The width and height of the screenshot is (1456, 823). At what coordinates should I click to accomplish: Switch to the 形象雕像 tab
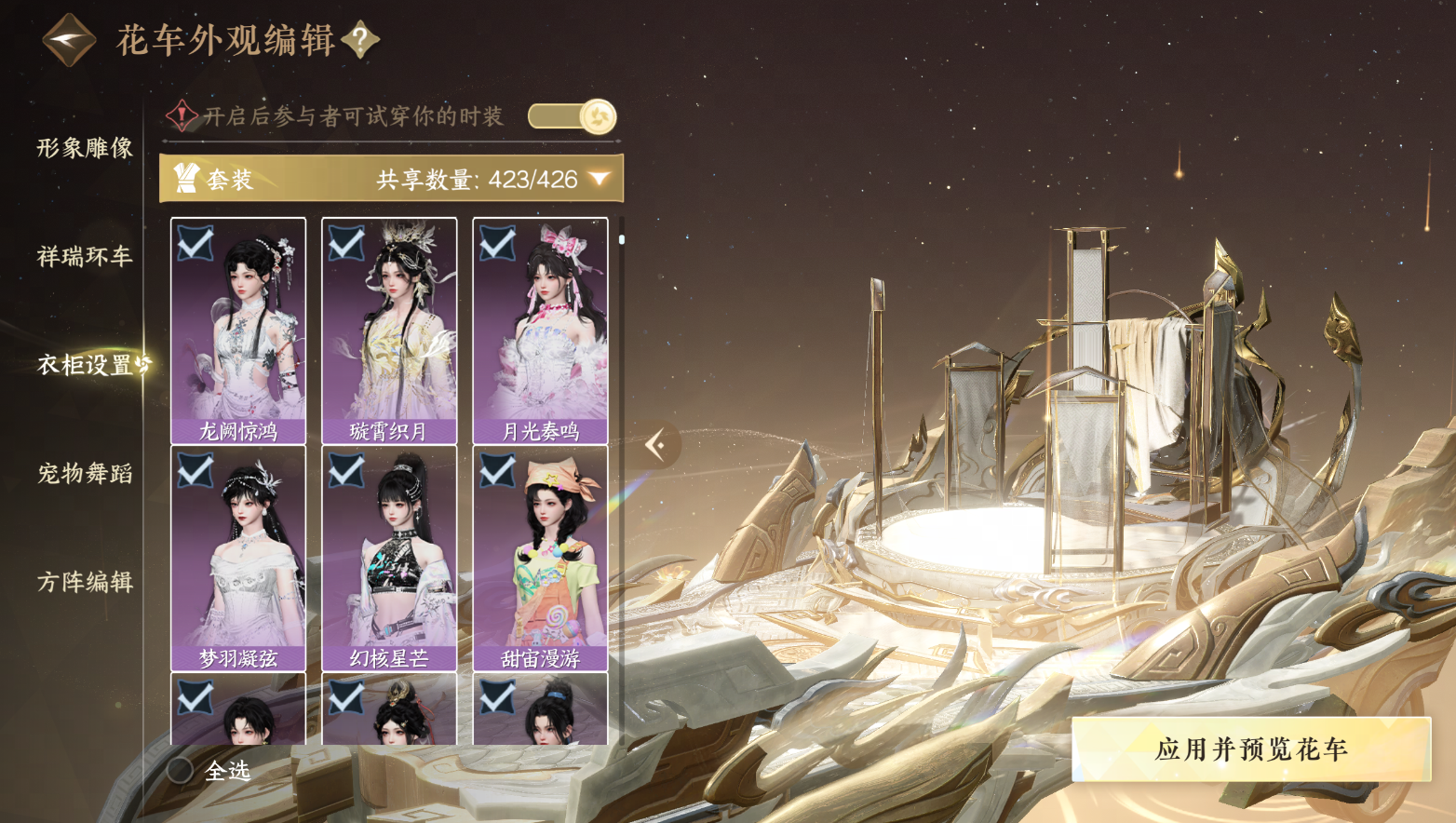(85, 148)
